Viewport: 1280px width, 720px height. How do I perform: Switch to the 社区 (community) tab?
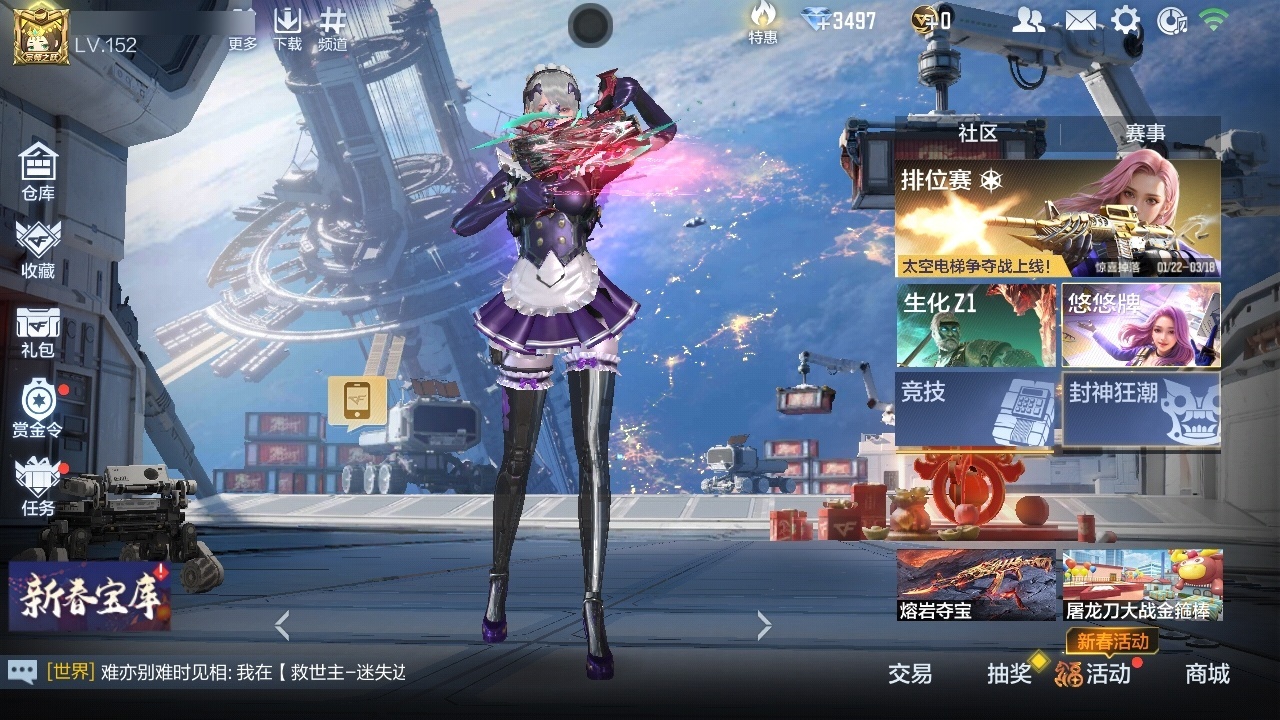[x=980, y=131]
